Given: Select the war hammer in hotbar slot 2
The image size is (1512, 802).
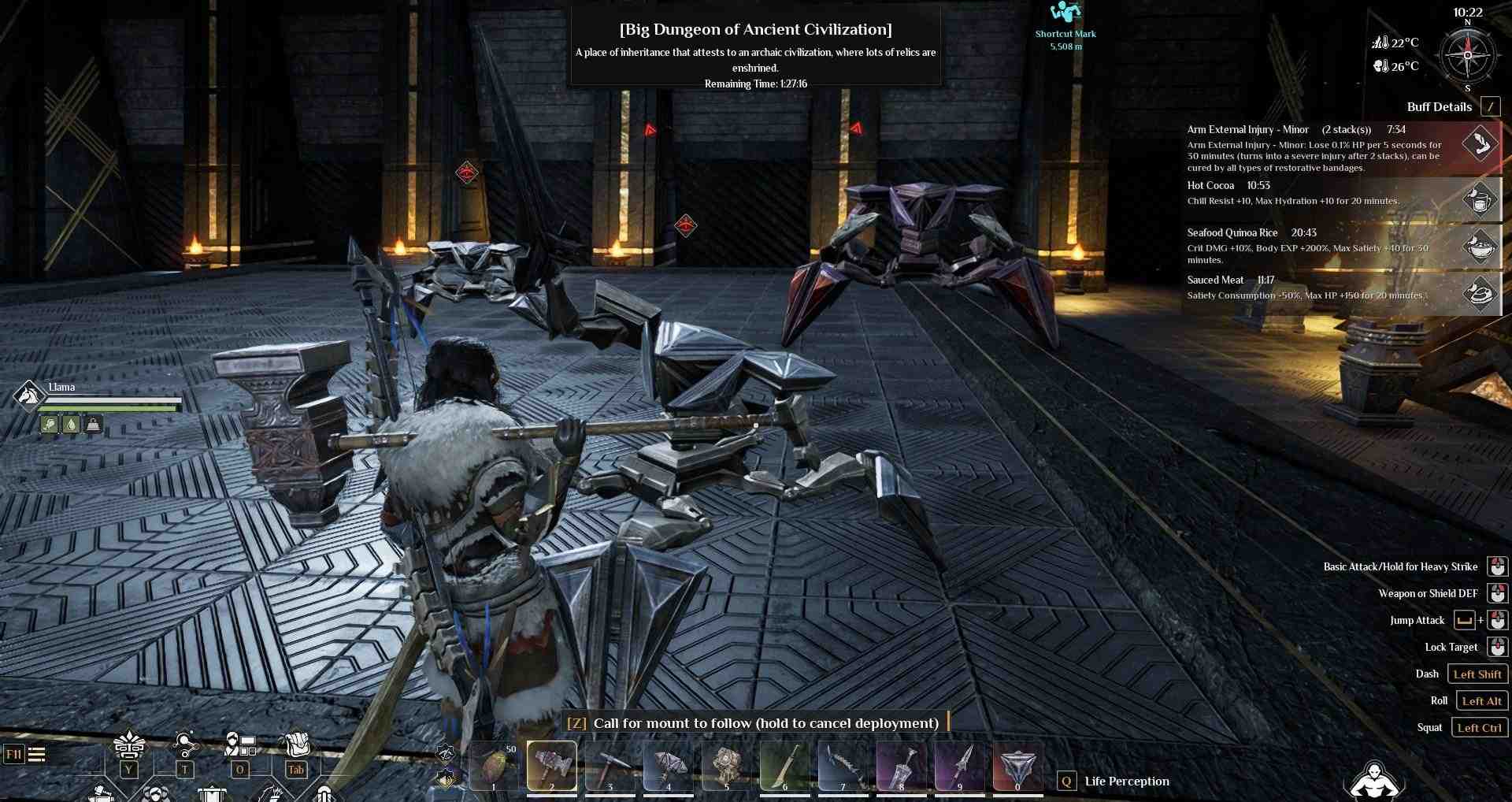Looking at the screenshot, I should pos(551,765).
